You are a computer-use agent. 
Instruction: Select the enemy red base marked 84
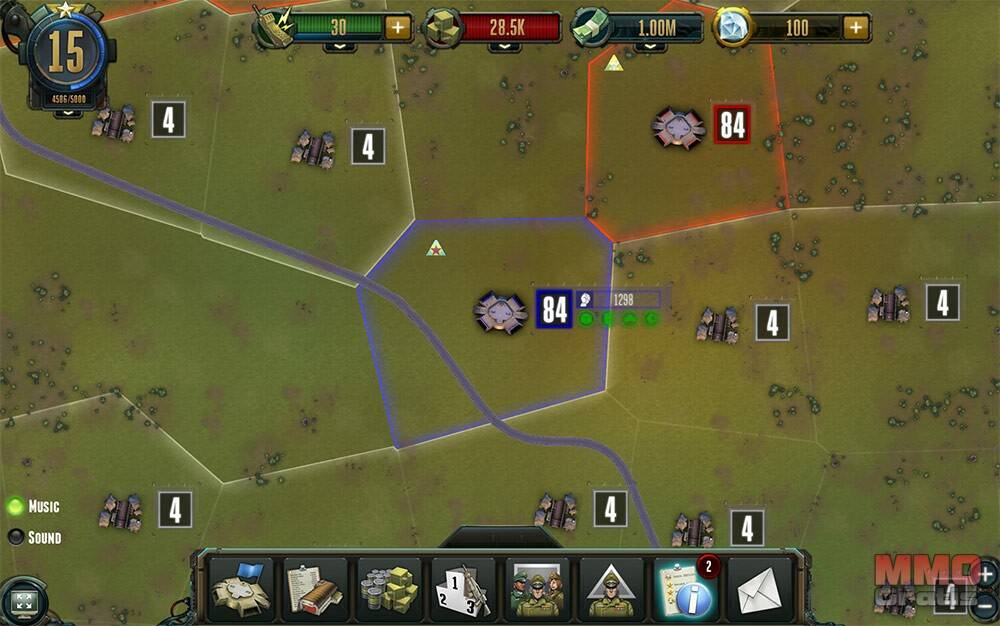[x=732, y=125]
